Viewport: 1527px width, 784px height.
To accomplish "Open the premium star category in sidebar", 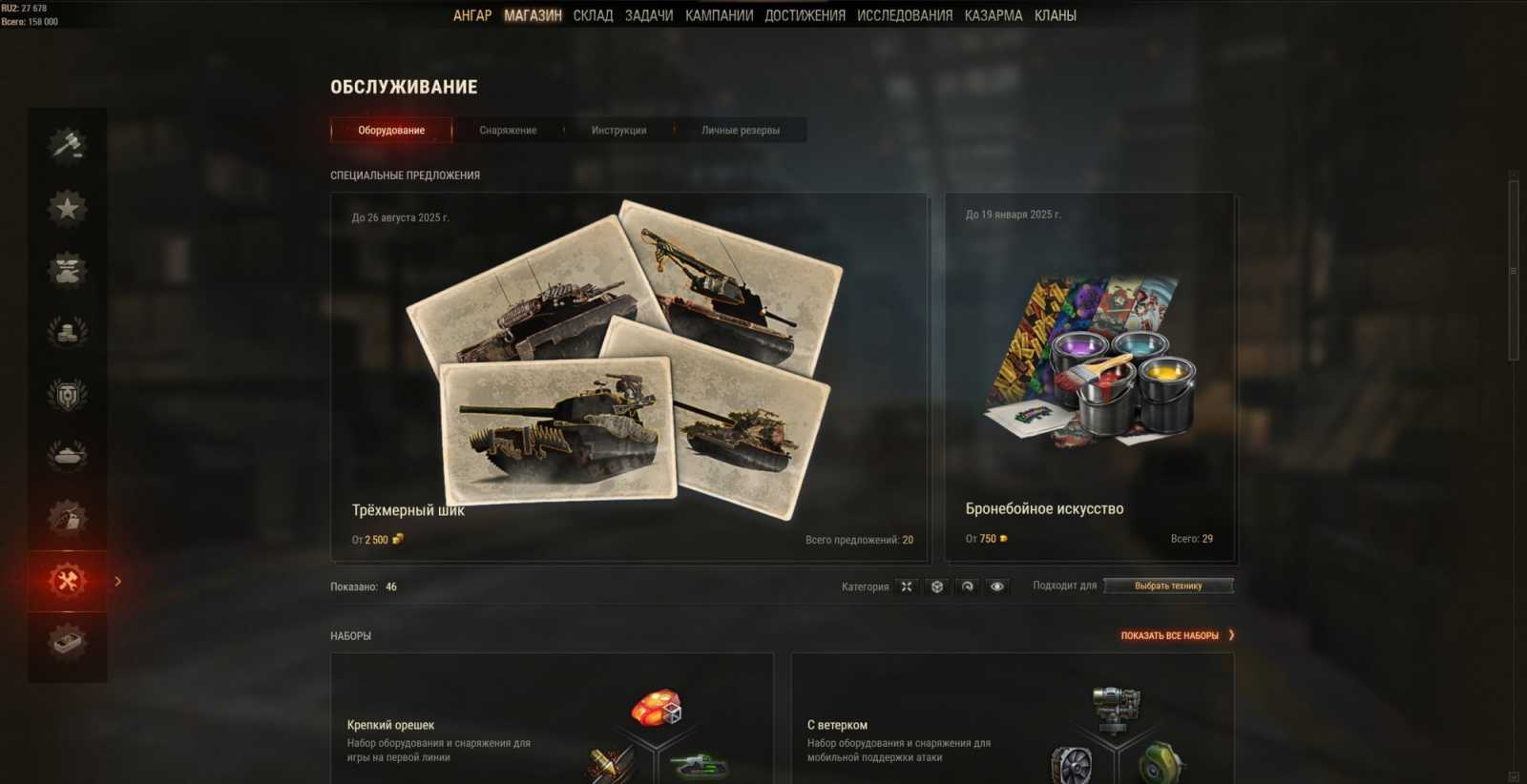I will click(65, 208).
